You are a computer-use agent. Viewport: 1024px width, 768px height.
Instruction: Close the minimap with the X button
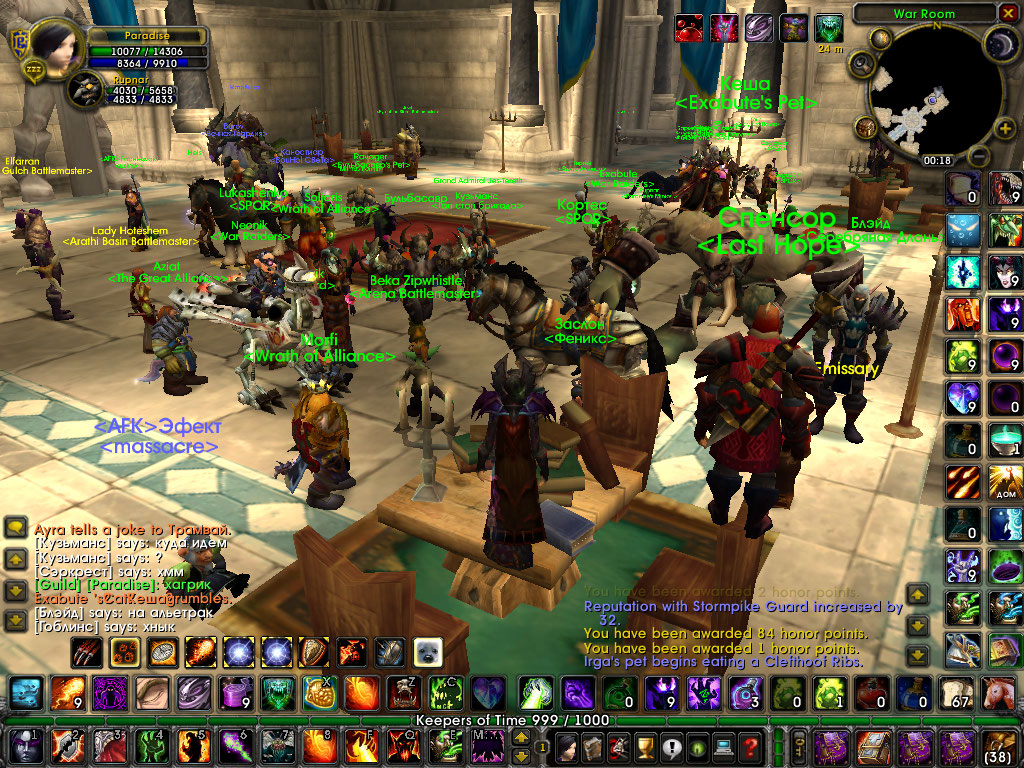[1007, 13]
